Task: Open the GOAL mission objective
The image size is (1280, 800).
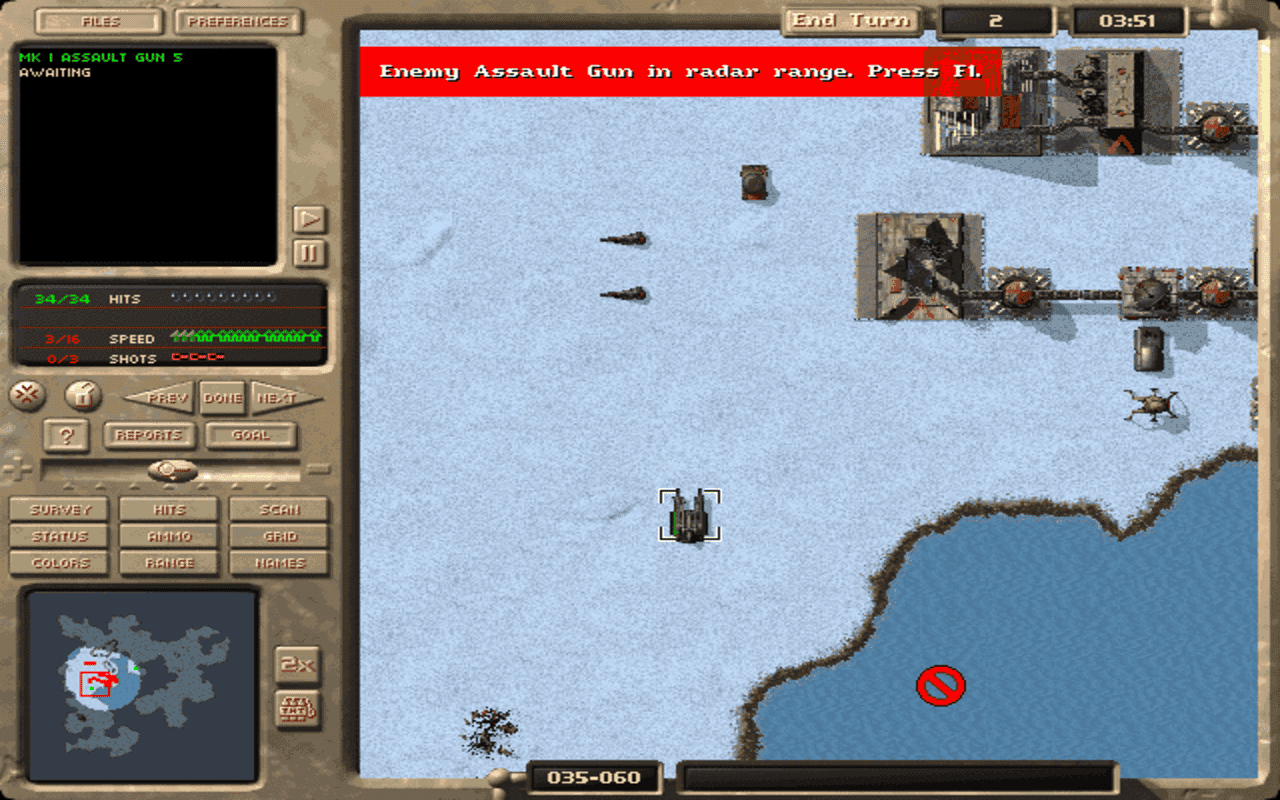Action: coord(249,435)
